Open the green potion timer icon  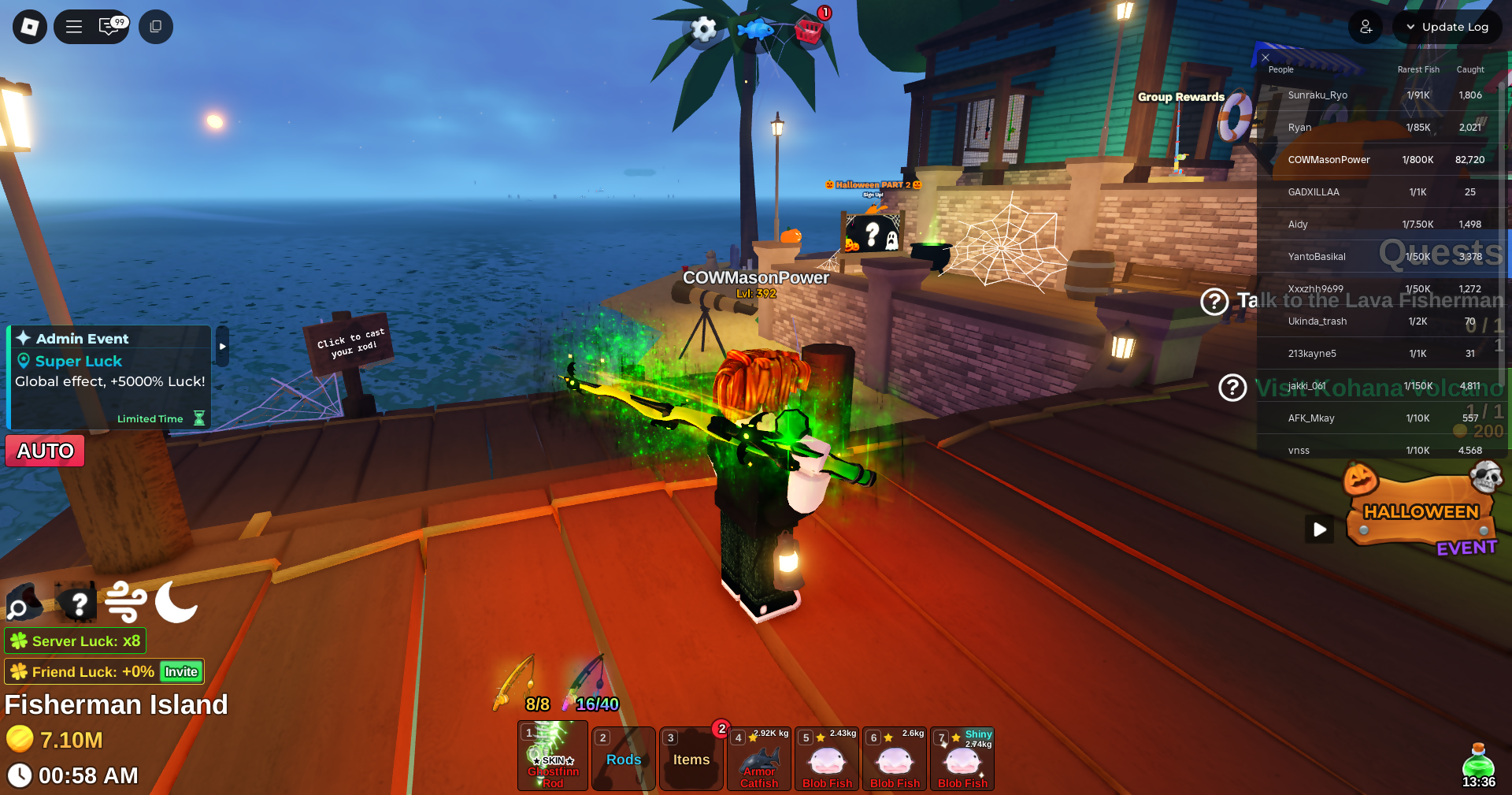tap(1478, 763)
